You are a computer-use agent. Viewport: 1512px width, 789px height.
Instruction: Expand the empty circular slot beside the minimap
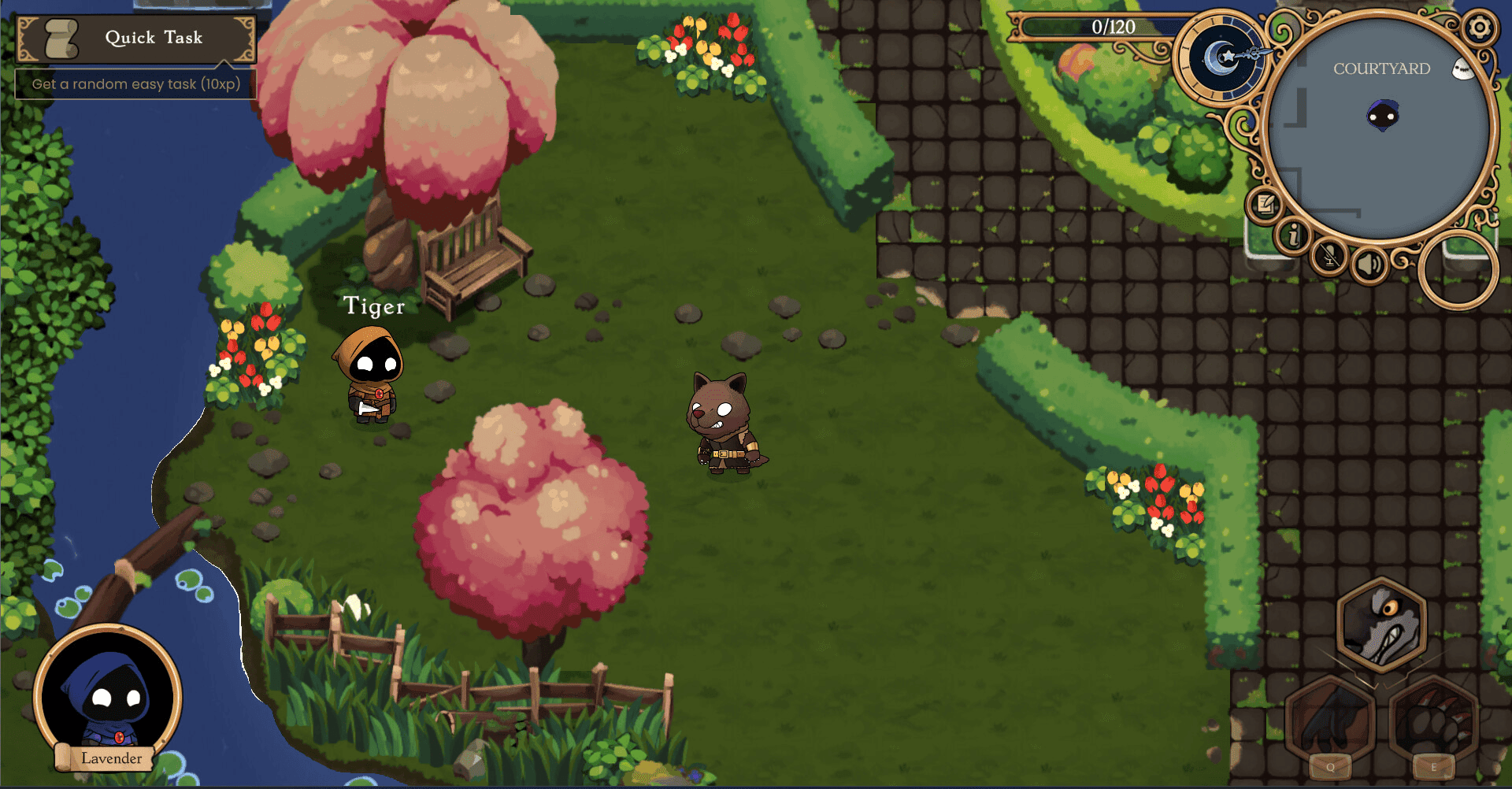[1456, 269]
